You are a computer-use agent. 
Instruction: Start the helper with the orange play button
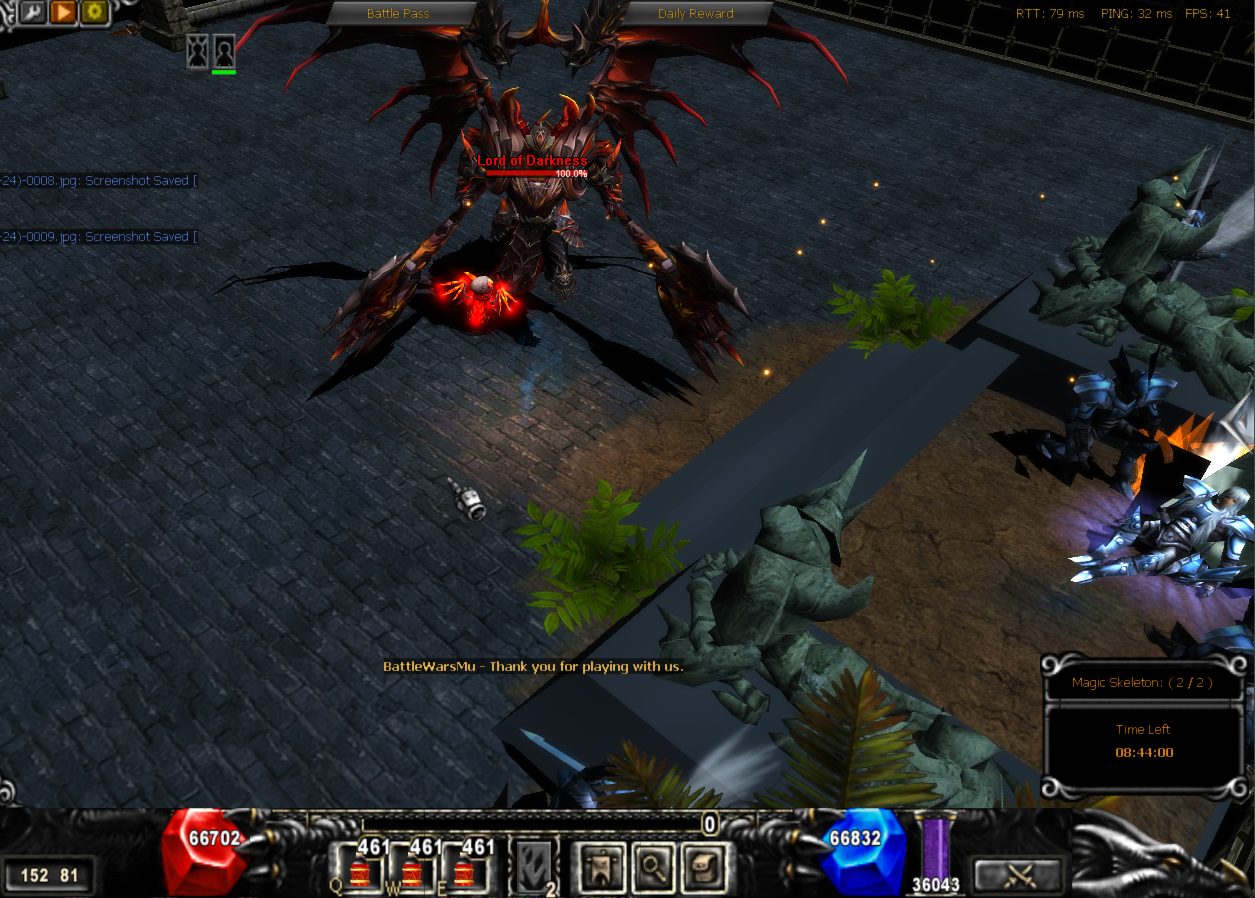63,12
